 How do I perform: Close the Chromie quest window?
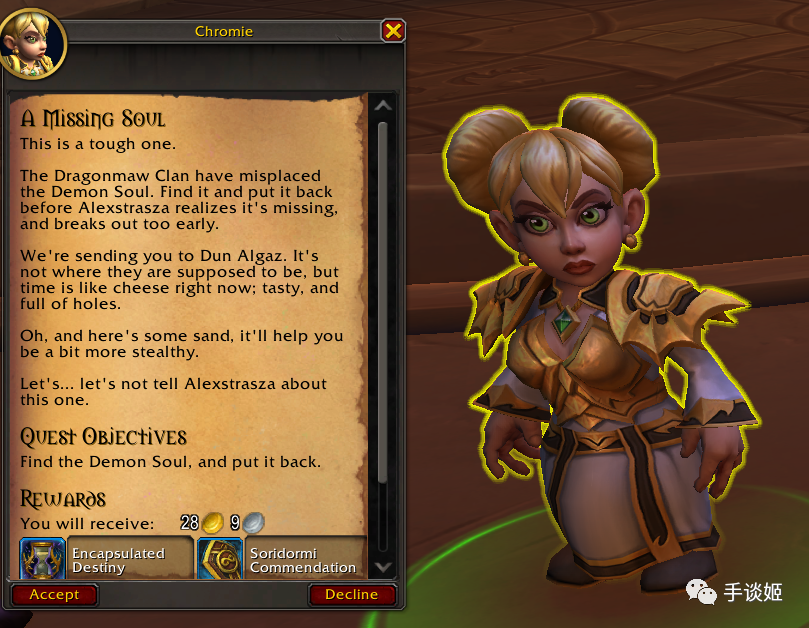[393, 31]
